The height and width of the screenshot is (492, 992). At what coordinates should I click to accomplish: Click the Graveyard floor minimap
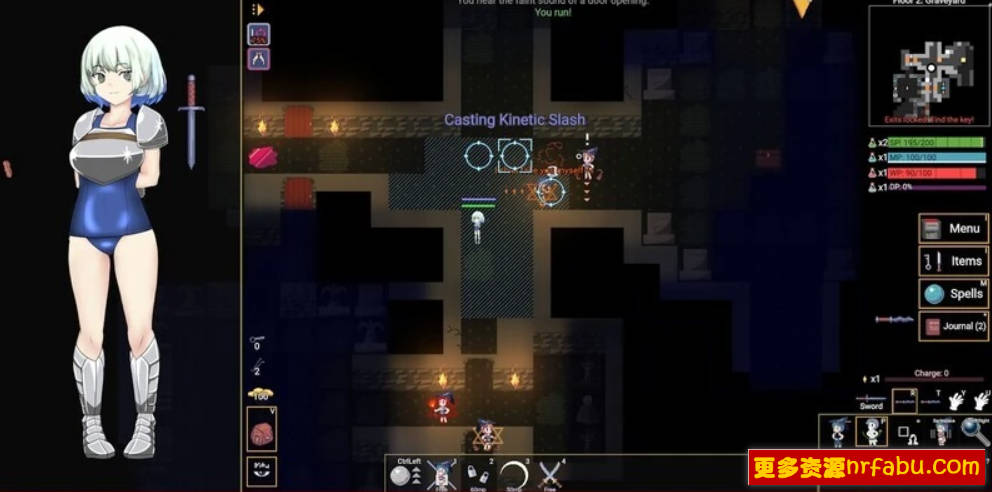point(928,68)
